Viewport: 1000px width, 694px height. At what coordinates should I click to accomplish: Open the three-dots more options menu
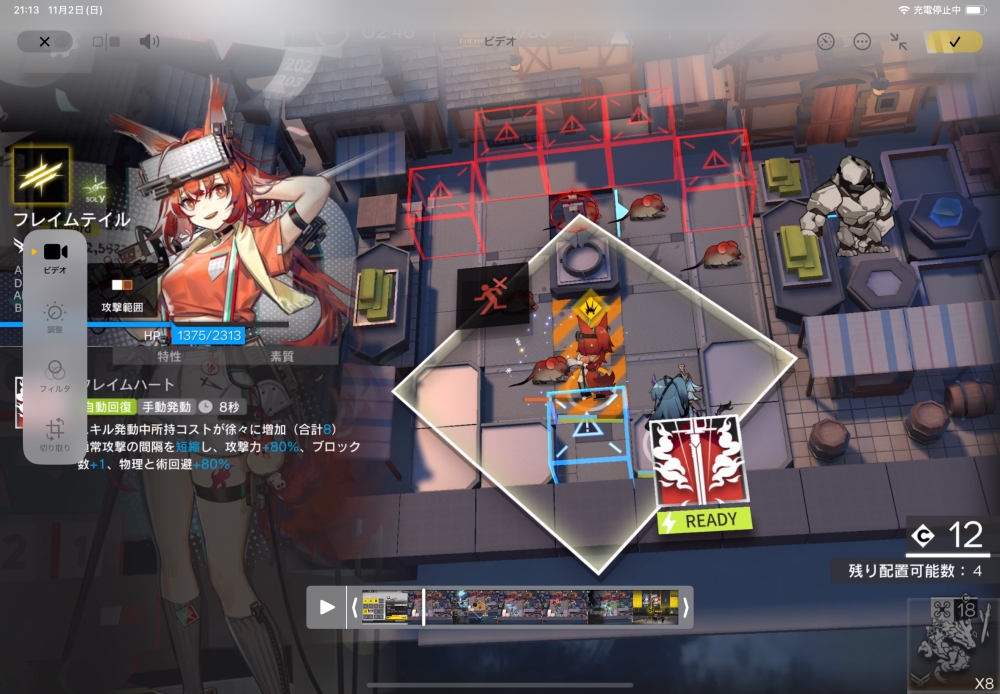(862, 42)
